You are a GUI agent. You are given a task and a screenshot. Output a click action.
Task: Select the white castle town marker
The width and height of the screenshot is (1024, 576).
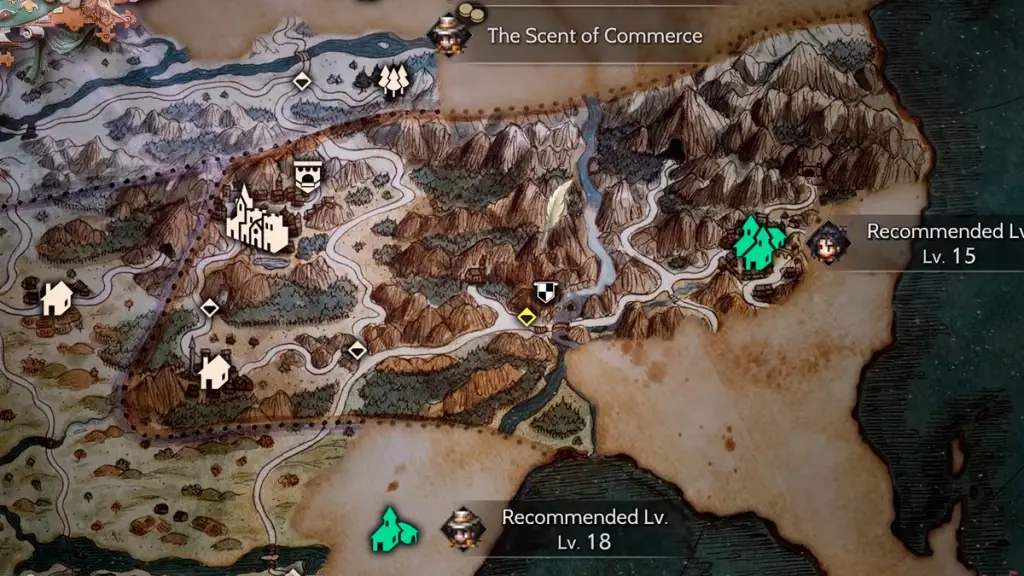click(x=257, y=221)
